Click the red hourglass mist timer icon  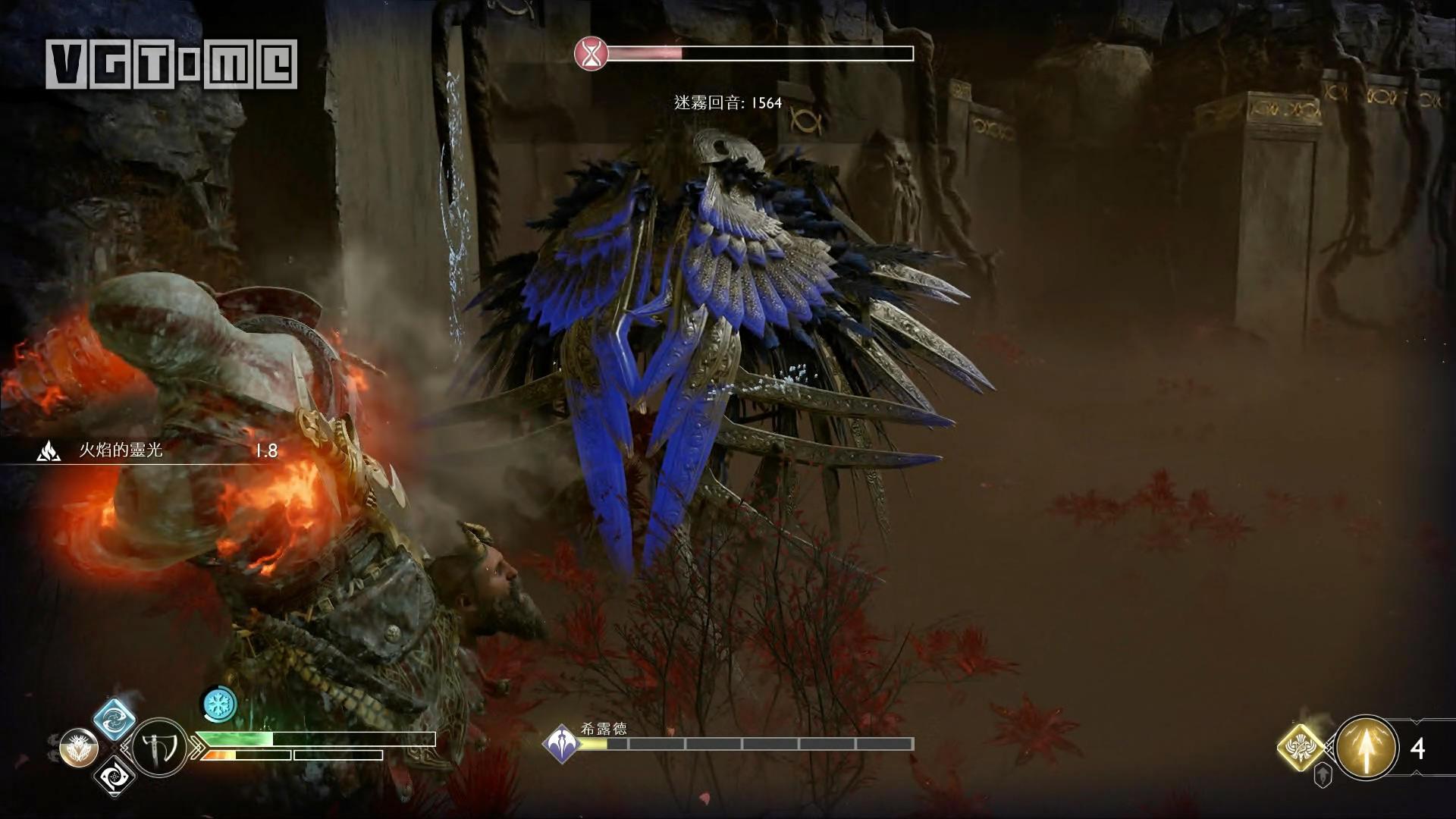591,54
